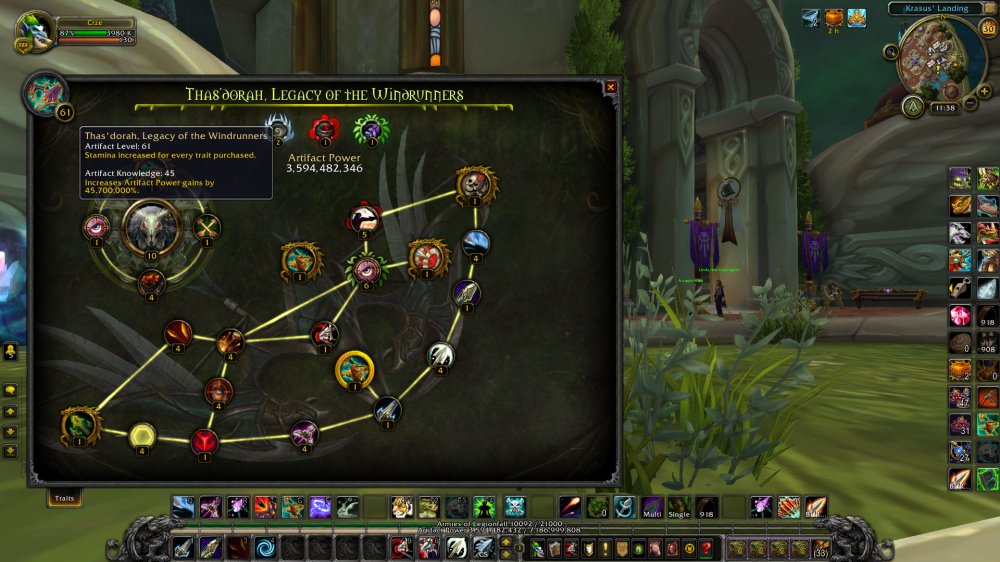Select the green eye trait with rank 6

366,268
